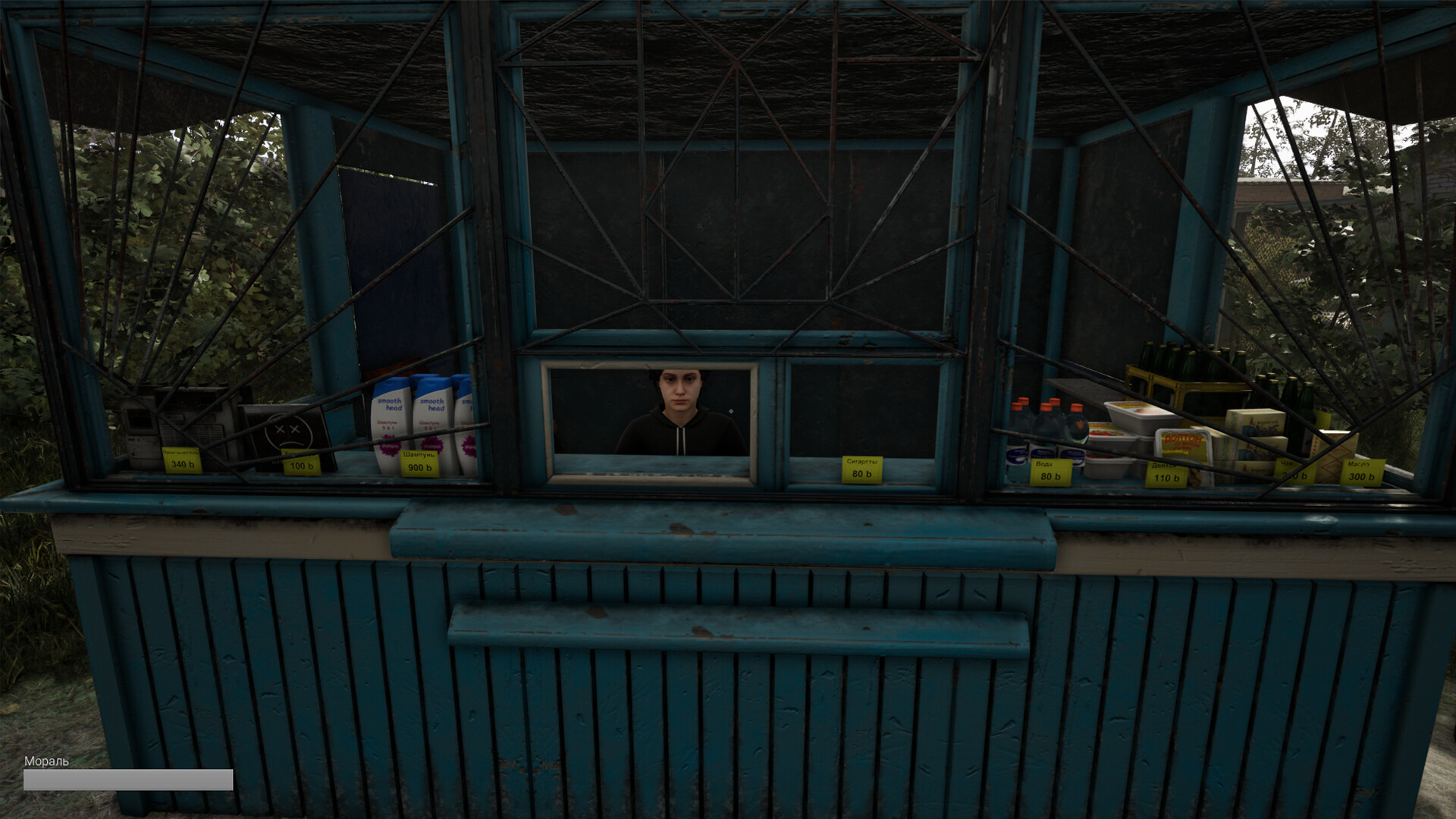Select the Долтон margarine tub
Image resolution: width=1456 pixels, height=819 pixels.
pos(1183,443)
